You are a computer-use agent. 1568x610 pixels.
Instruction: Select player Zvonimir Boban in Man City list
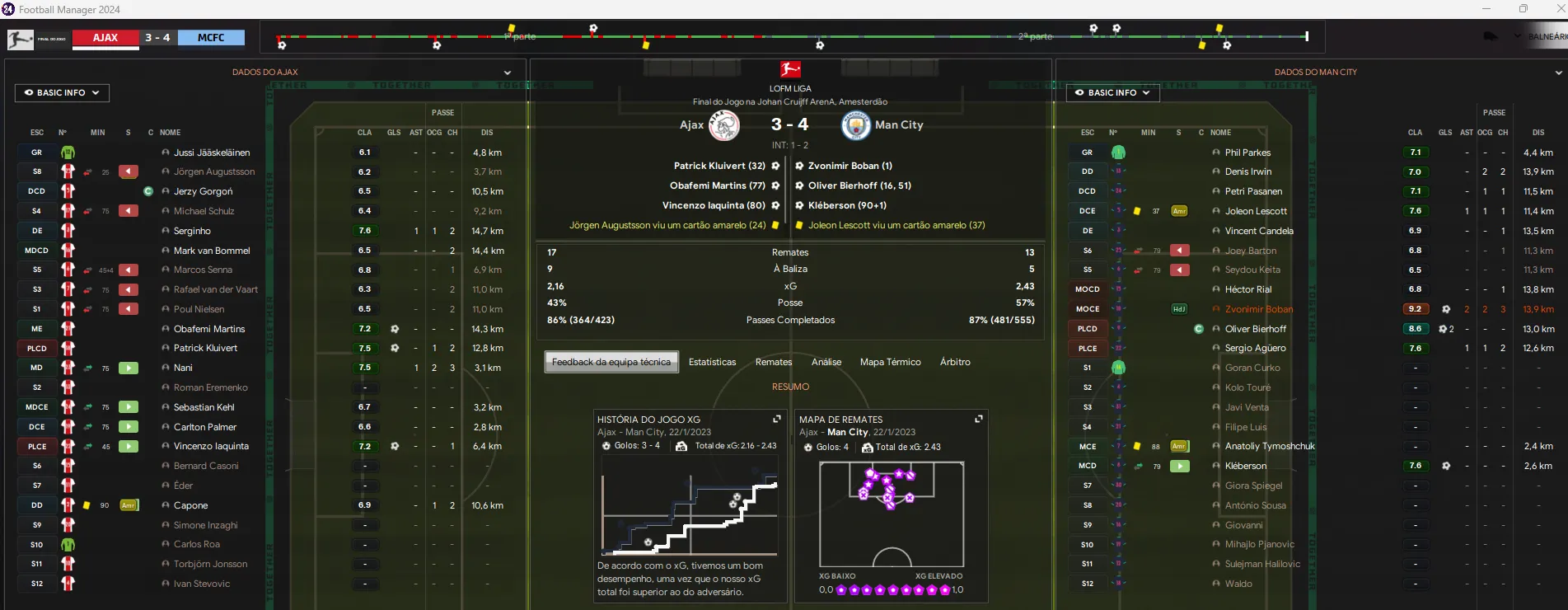[1258, 309]
